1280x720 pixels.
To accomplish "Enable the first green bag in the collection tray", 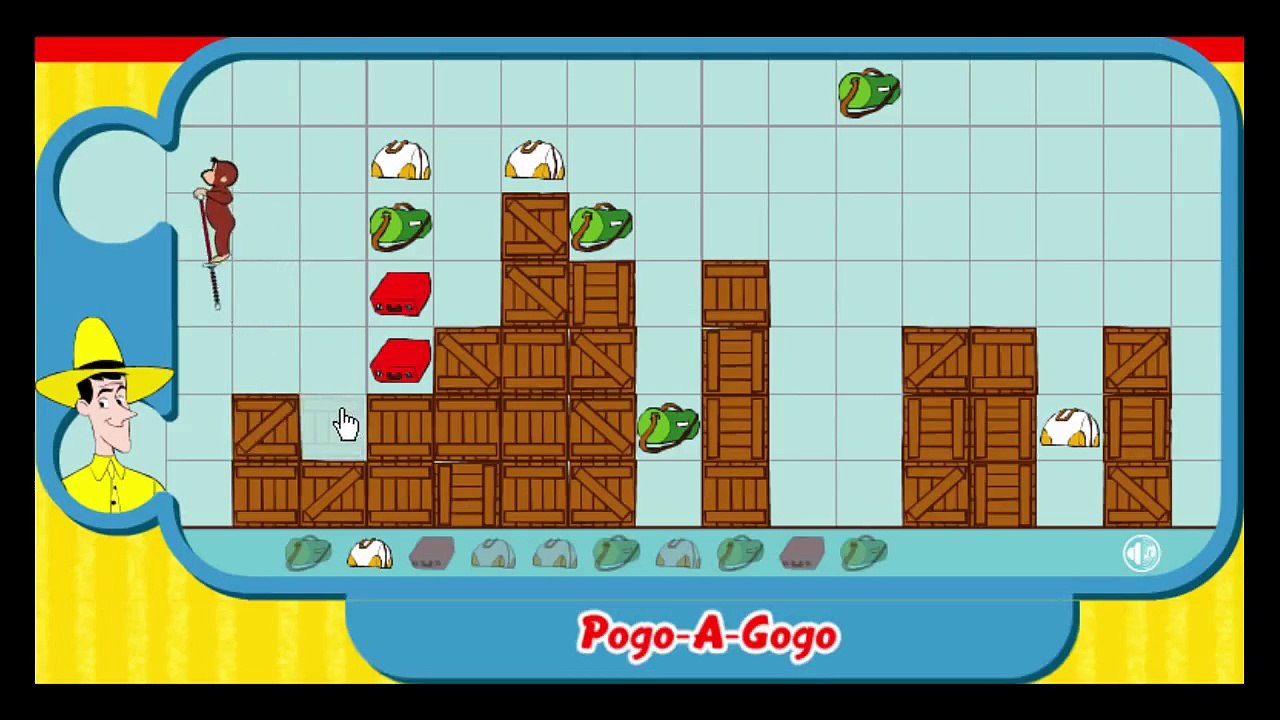I will point(307,555).
